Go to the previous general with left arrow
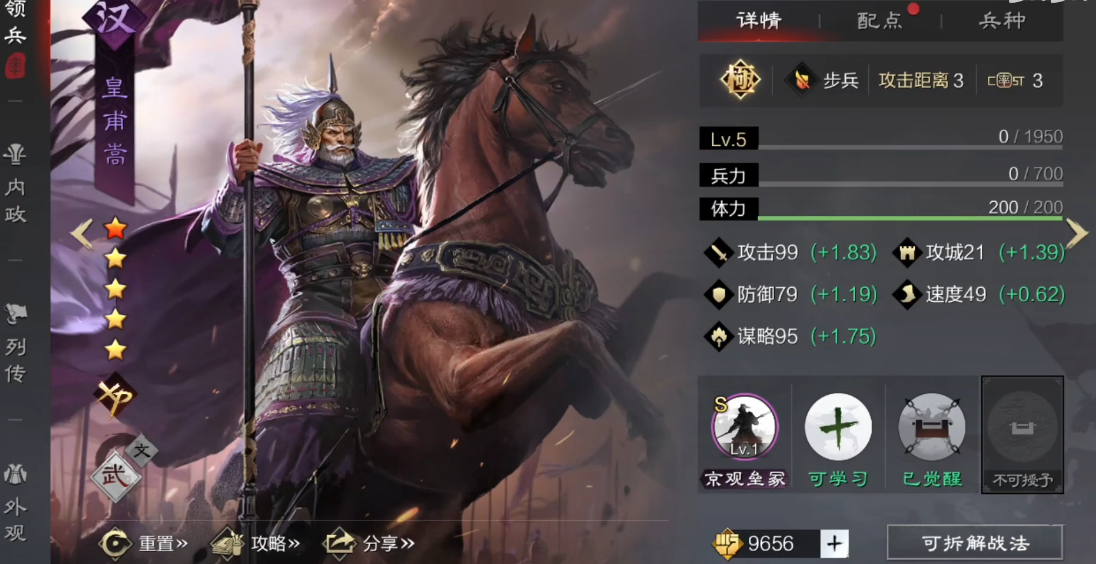Viewport: 1096px width, 564px height. pyautogui.click(x=82, y=234)
